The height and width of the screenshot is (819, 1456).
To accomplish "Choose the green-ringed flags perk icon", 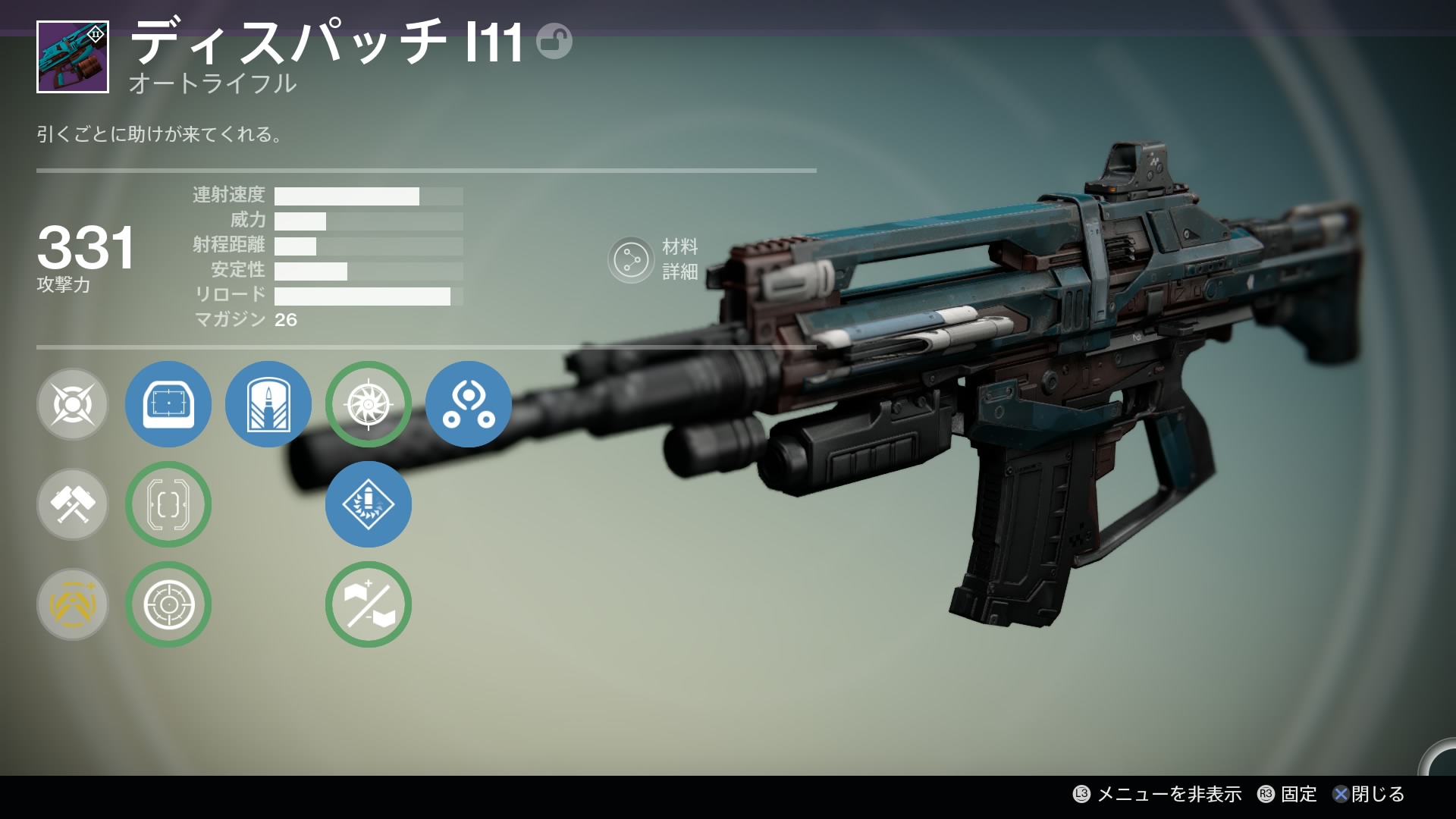I will pyautogui.click(x=369, y=604).
